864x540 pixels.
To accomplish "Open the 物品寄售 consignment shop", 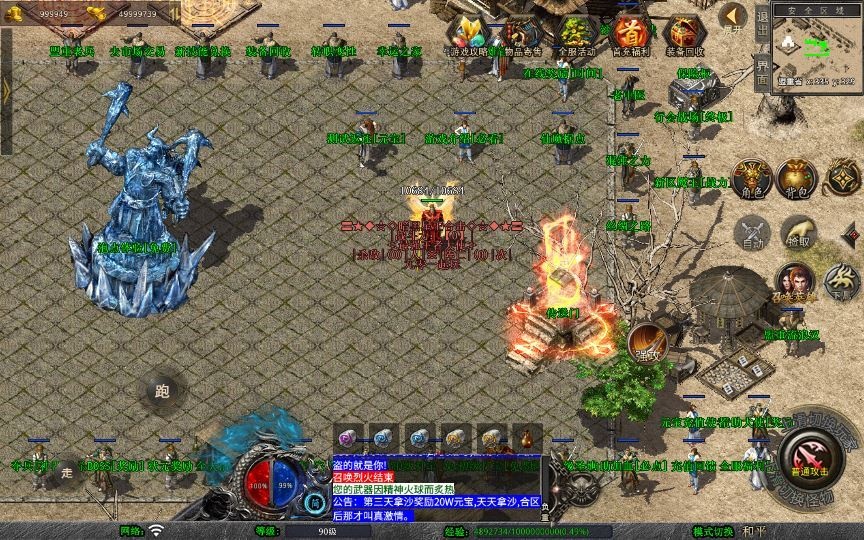I will (x=519, y=32).
